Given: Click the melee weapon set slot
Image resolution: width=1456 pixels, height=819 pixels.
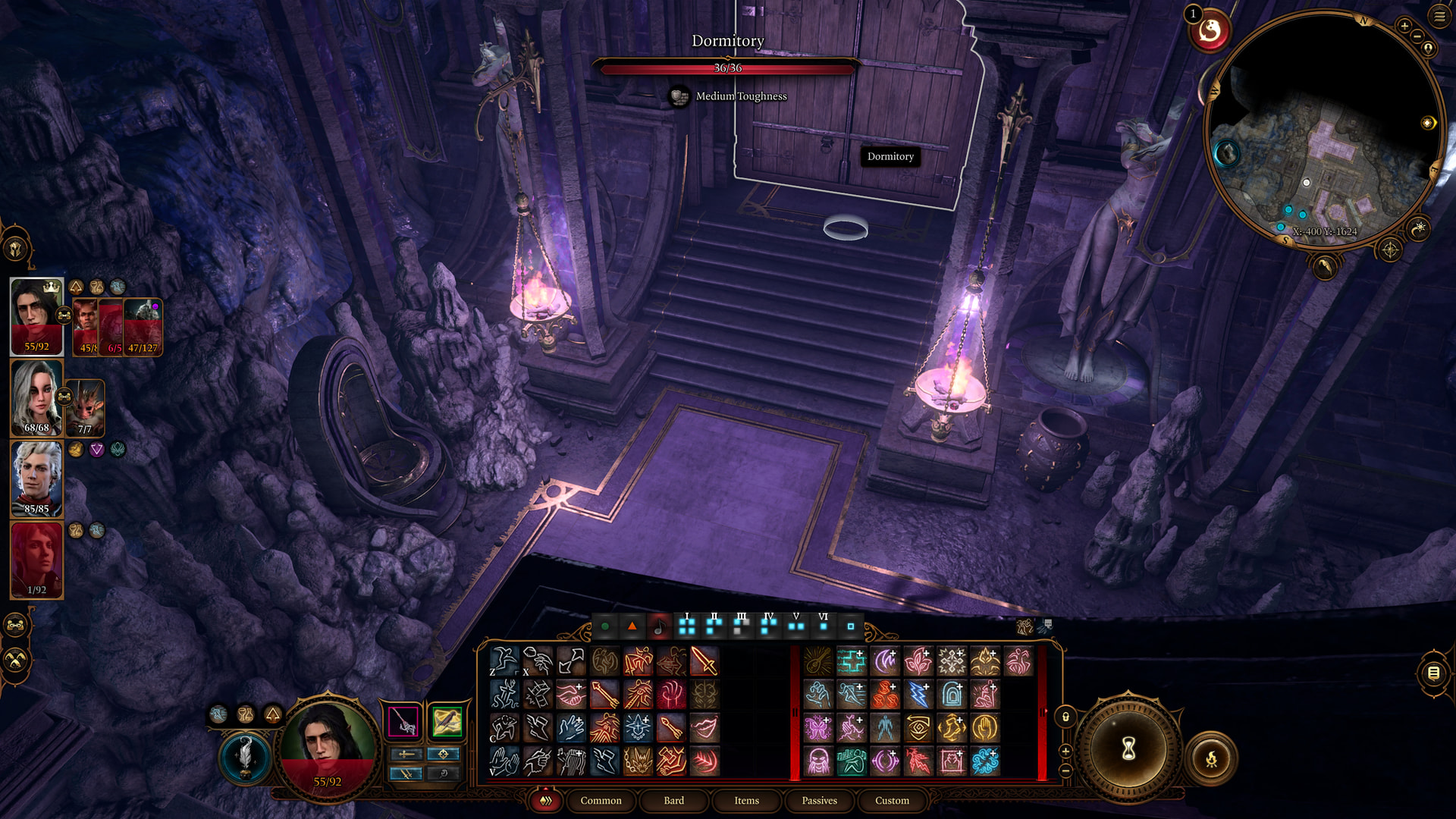Looking at the screenshot, I should pyautogui.click(x=403, y=721).
